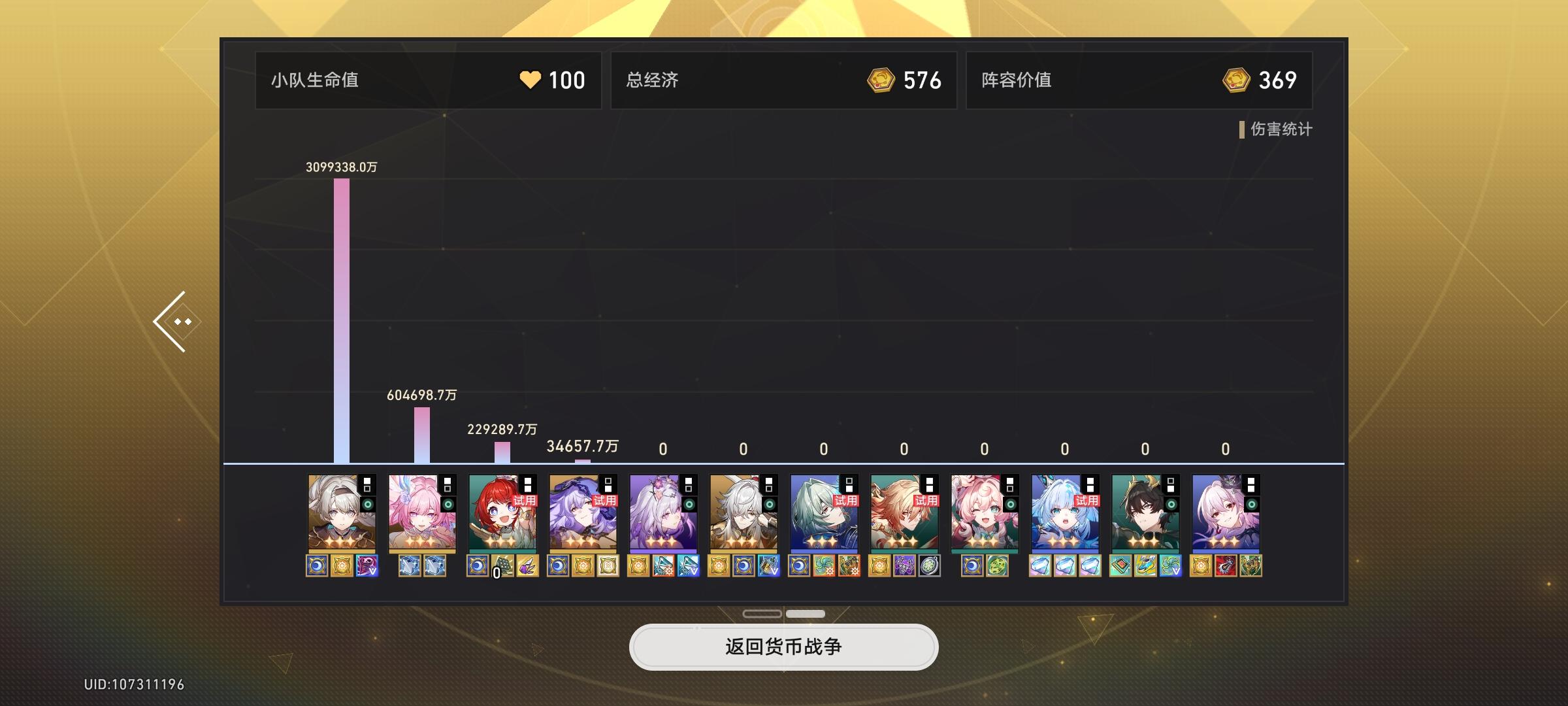Viewport: 1568px width, 706px height.
Task: Select the crescent moon blessing icon under Firefly
Action: pyautogui.click(x=316, y=566)
